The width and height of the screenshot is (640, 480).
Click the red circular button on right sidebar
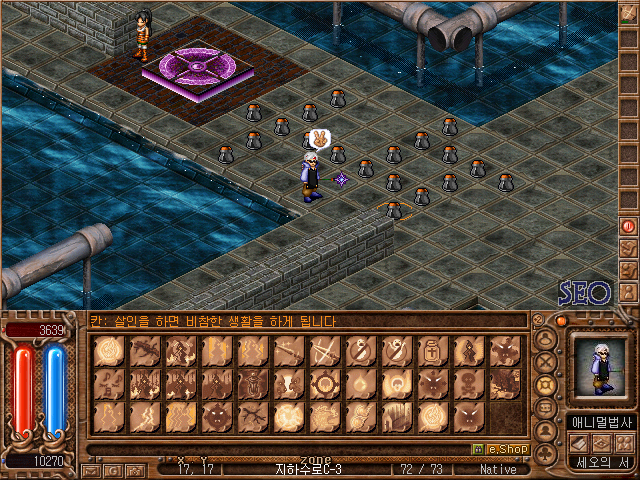tap(628, 226)
